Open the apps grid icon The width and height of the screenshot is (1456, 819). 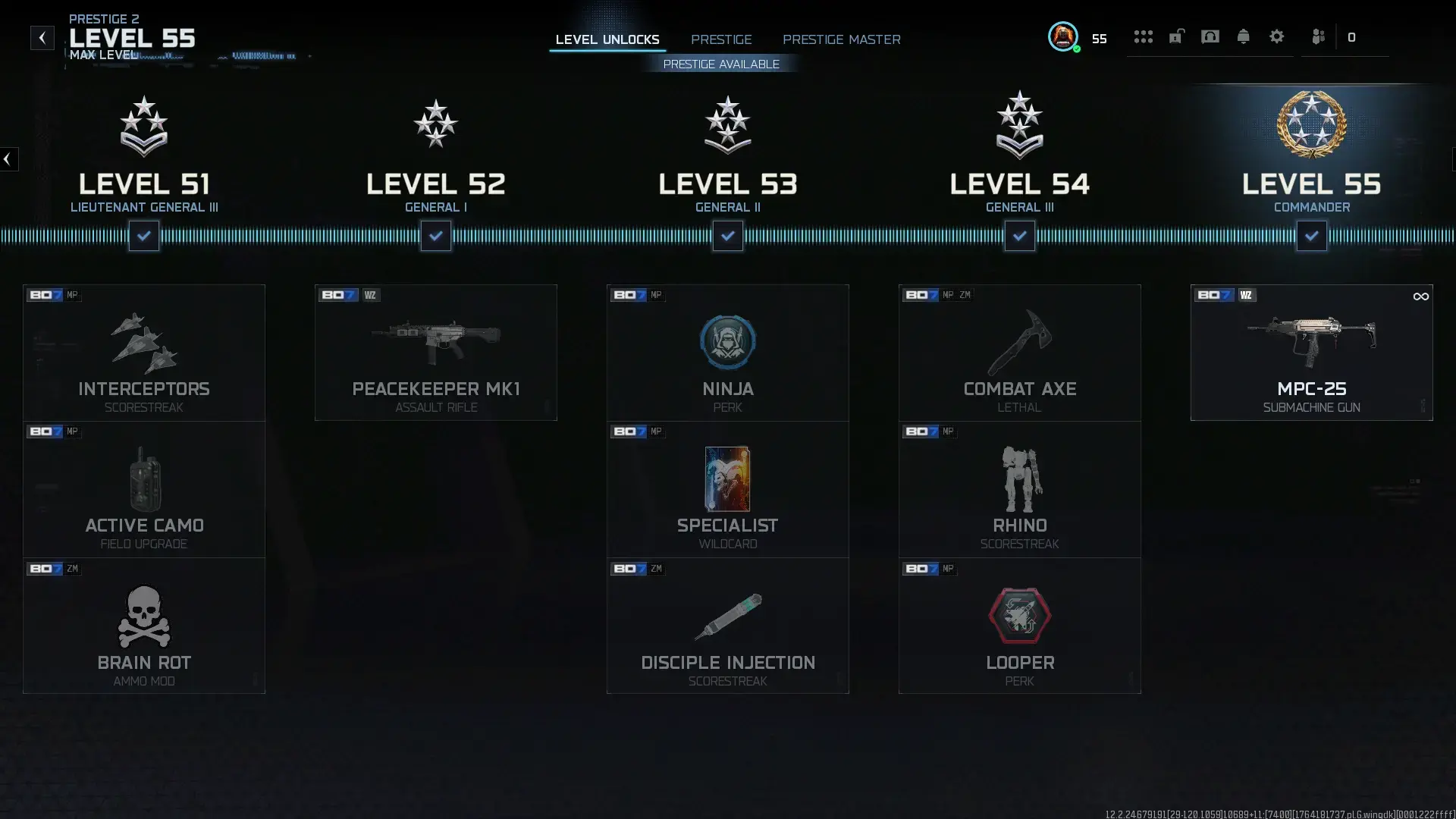[1144, 36]
